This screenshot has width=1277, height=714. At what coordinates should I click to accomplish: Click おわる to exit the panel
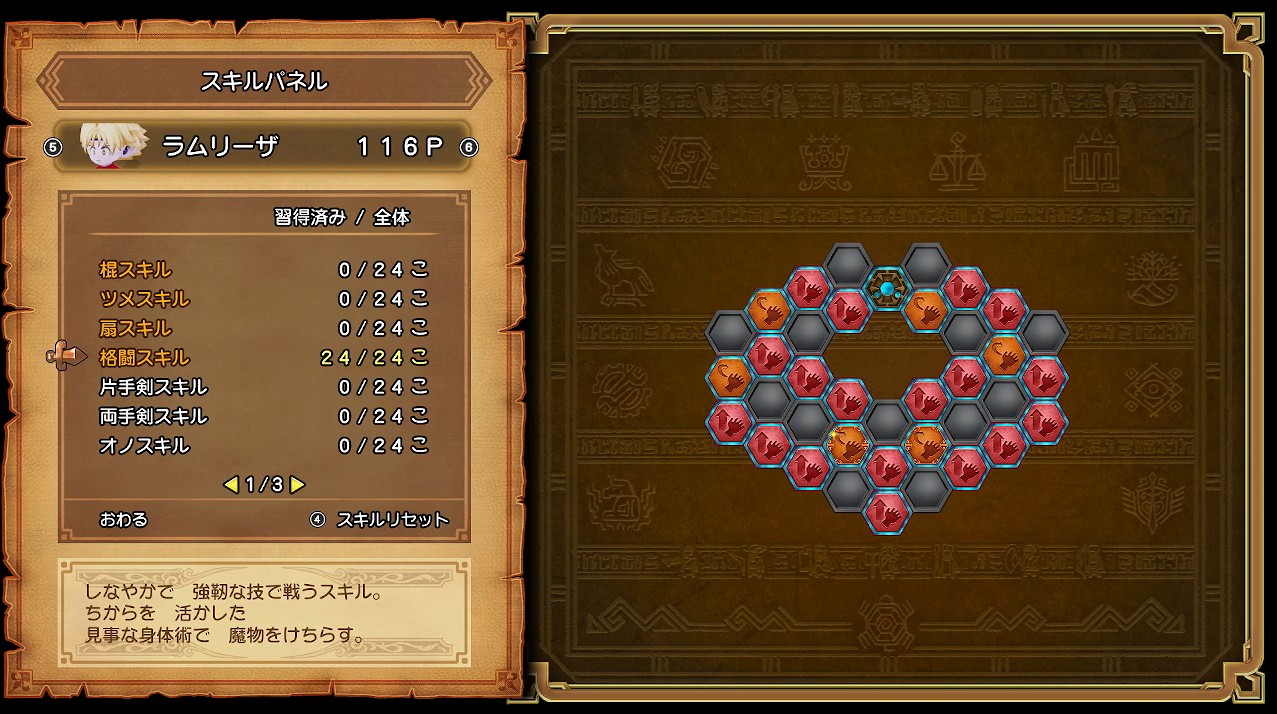coord(124,519)
